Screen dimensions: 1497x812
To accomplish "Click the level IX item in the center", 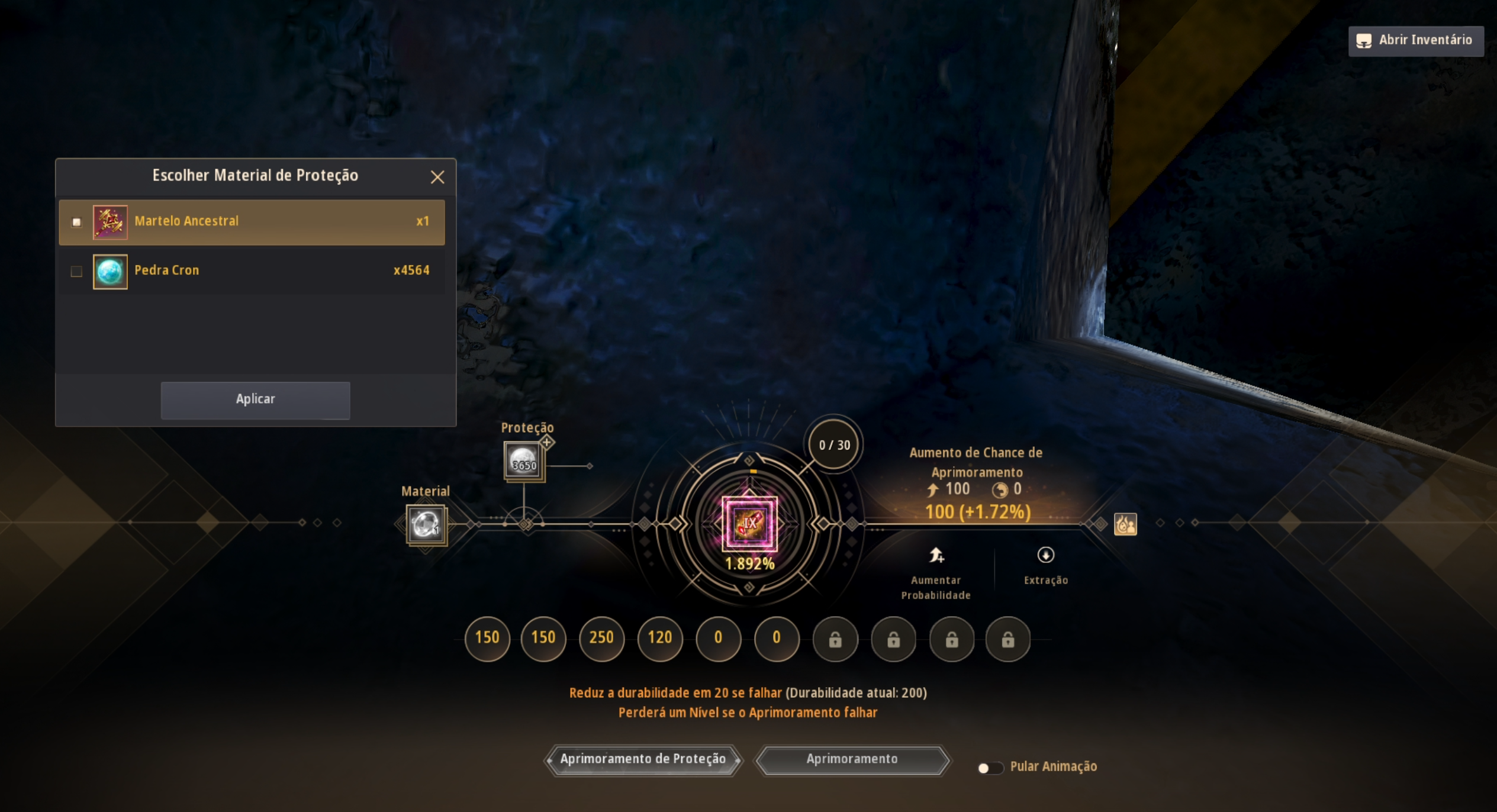I will [749, 523].
